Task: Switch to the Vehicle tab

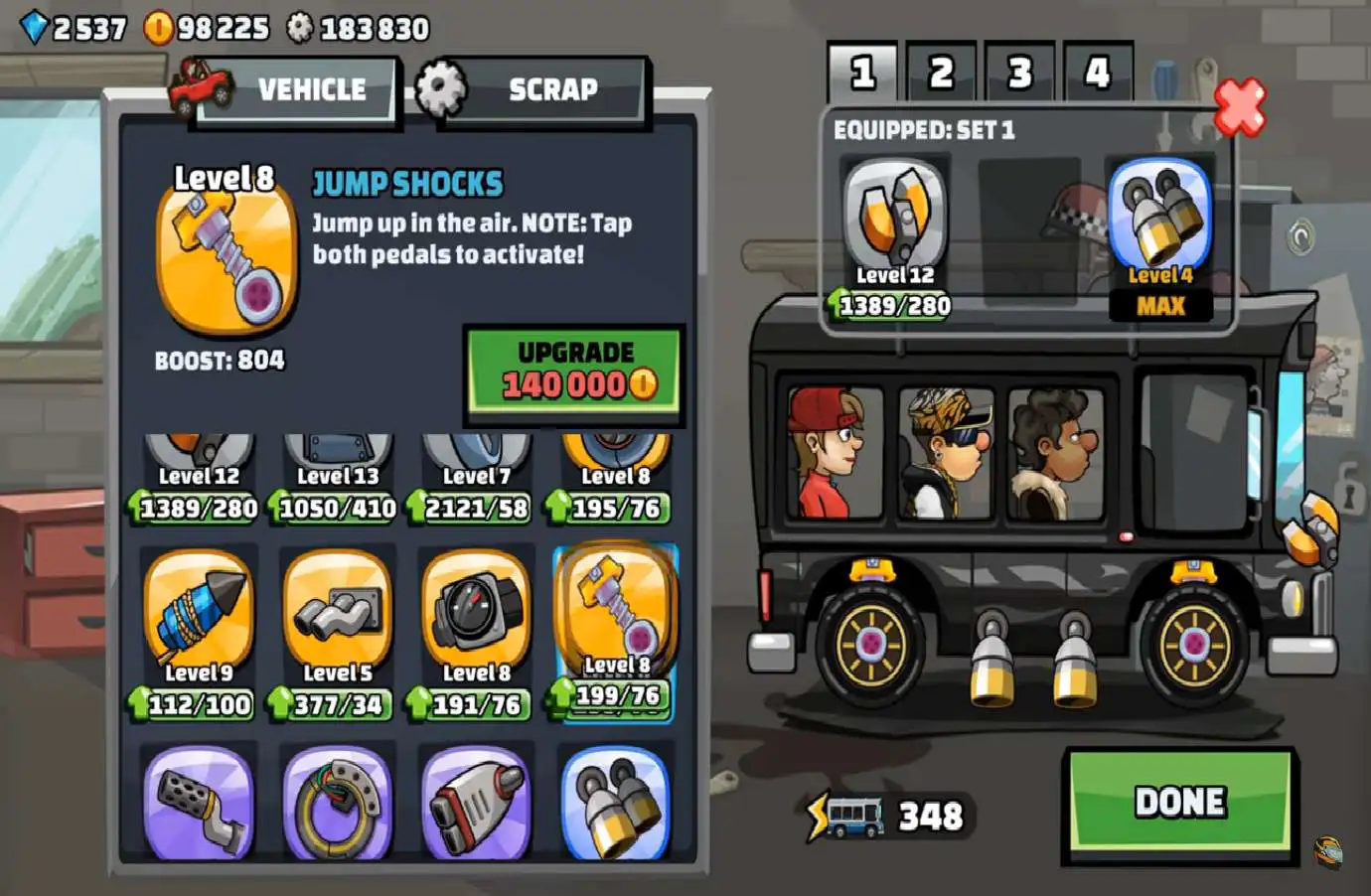Action: 298,90
